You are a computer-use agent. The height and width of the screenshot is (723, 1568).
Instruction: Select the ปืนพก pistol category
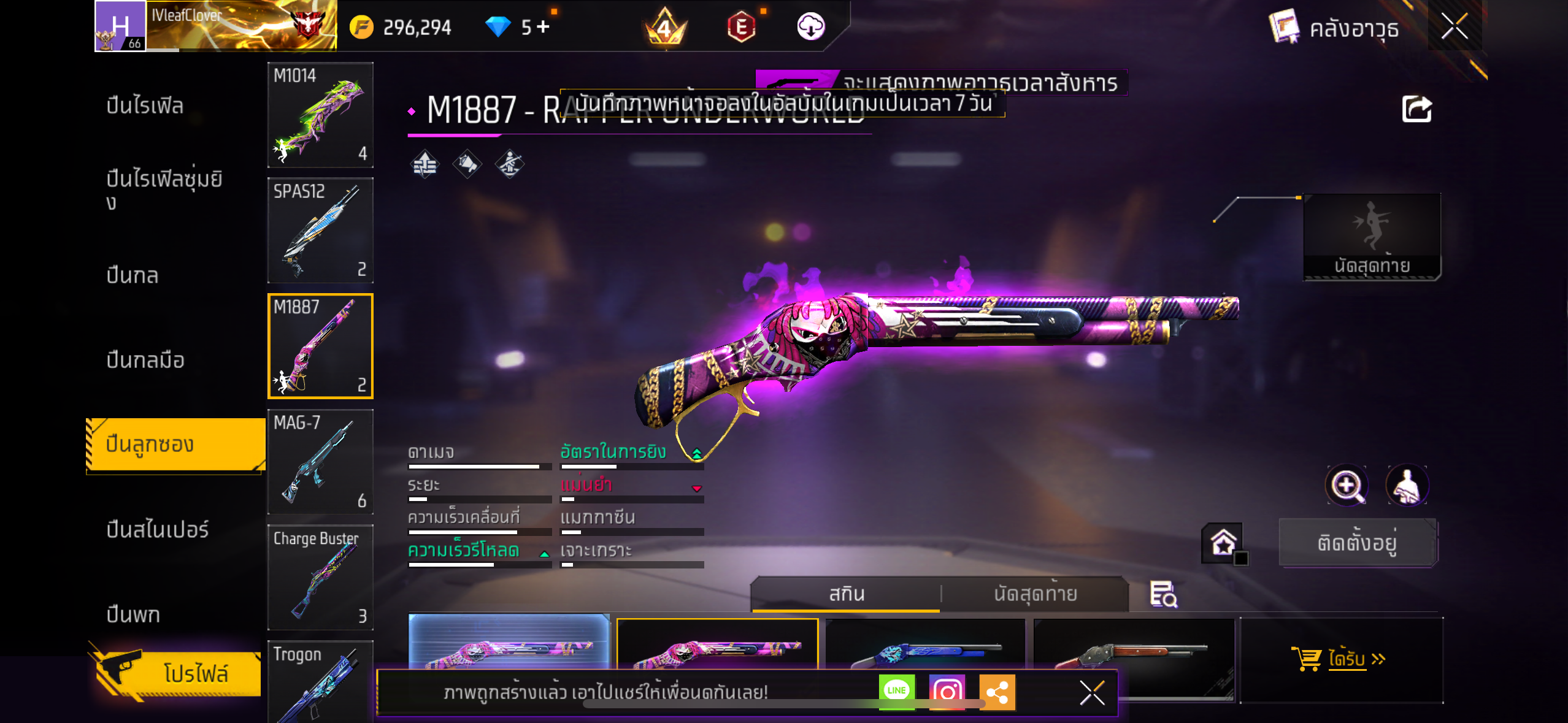[133, 614]
